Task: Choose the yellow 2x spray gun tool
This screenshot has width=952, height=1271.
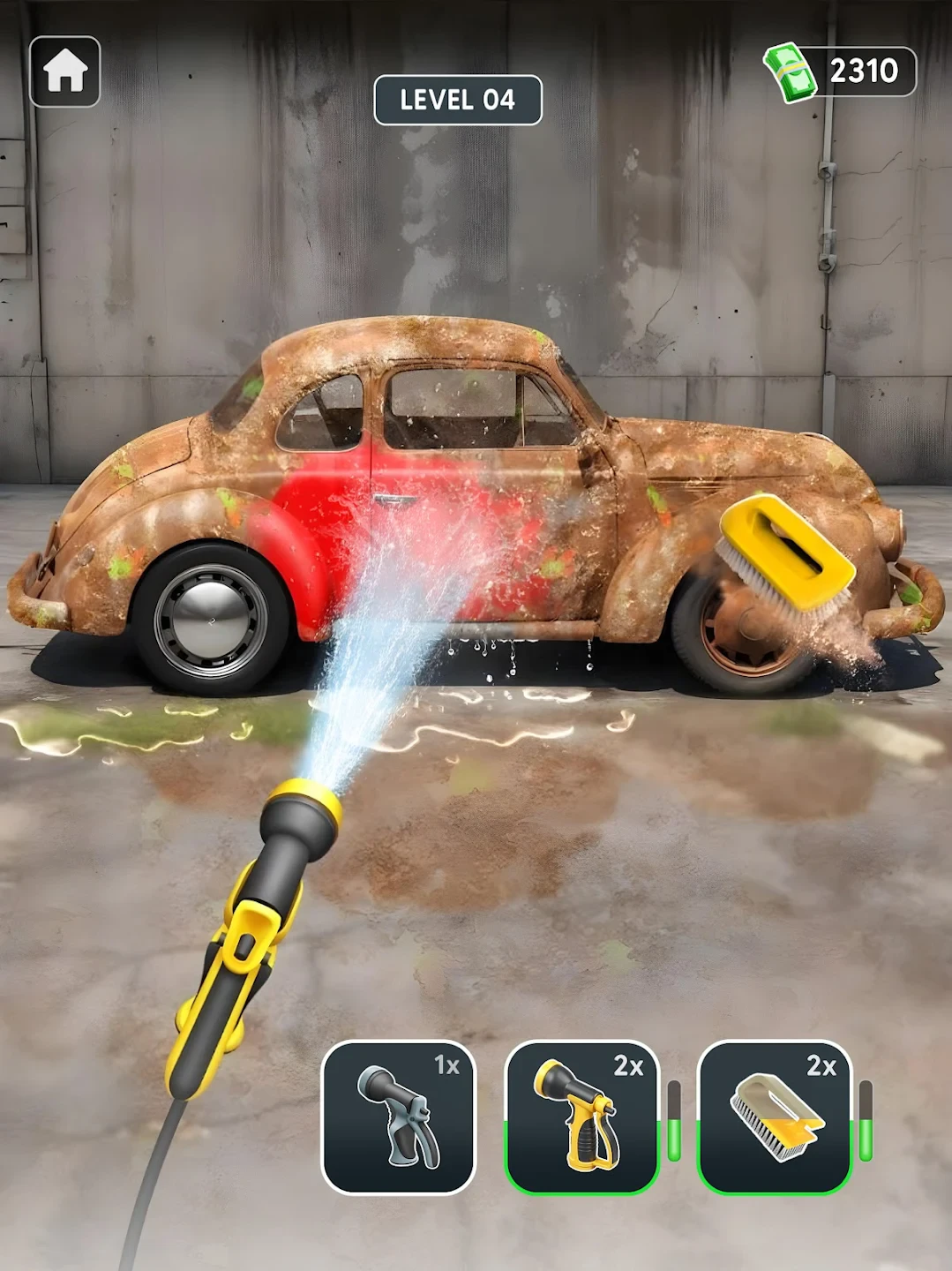Action: pyautogui.click(x=582, y=1117)
